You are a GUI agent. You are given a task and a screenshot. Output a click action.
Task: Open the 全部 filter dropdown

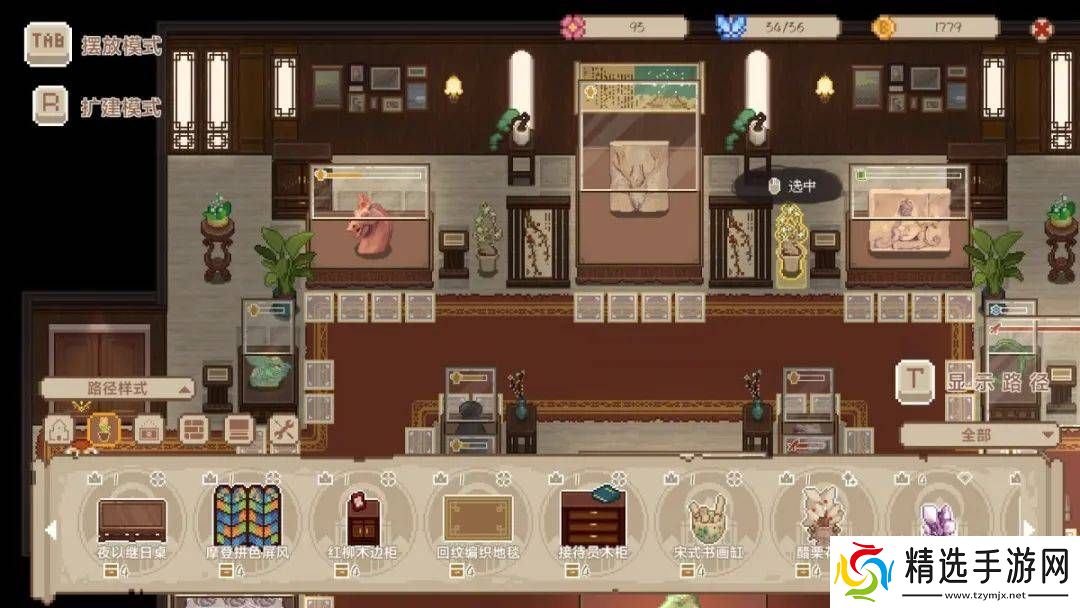click(x=978, y=435)
